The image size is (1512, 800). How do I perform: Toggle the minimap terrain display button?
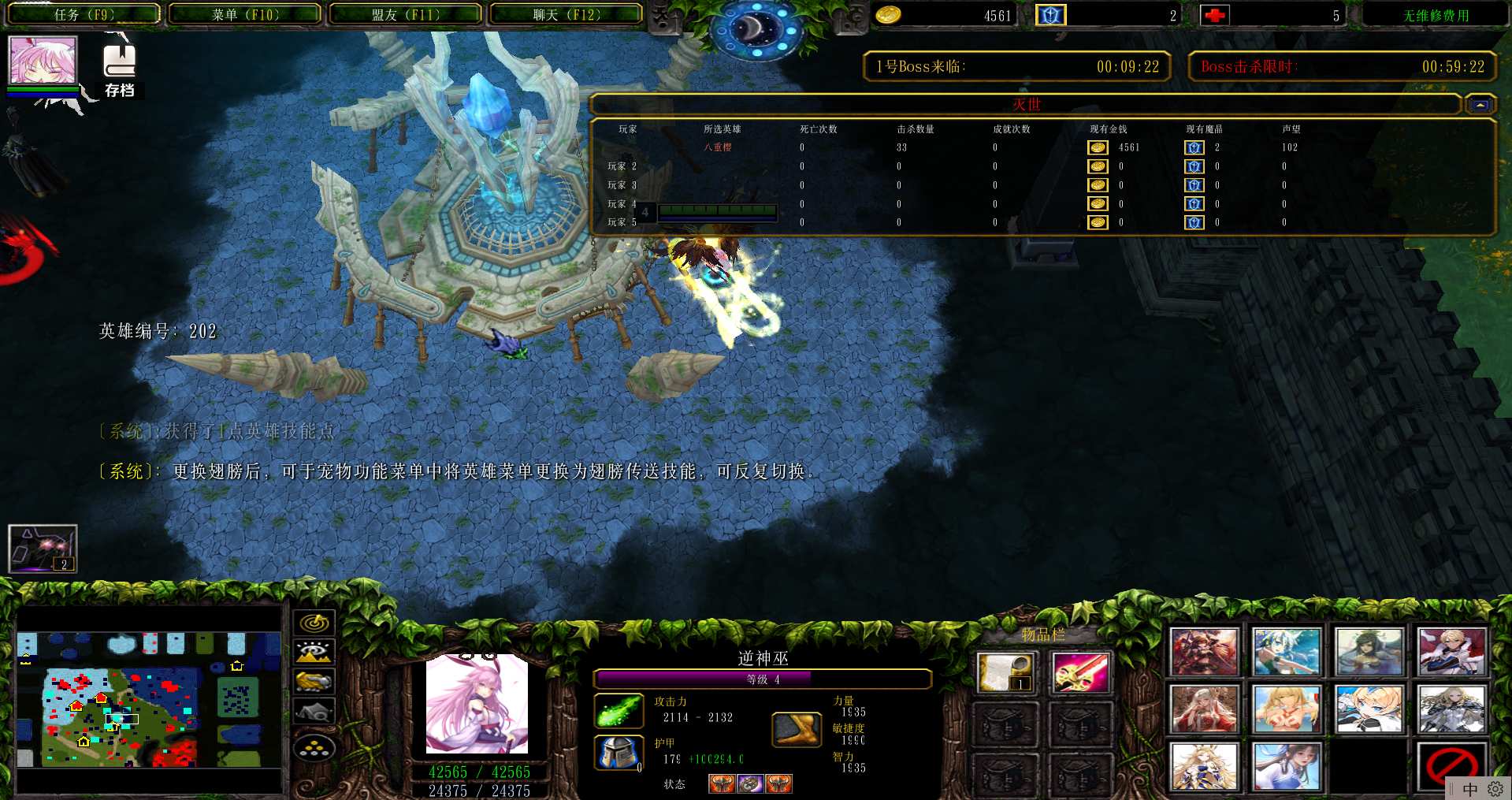coord(314,653)
